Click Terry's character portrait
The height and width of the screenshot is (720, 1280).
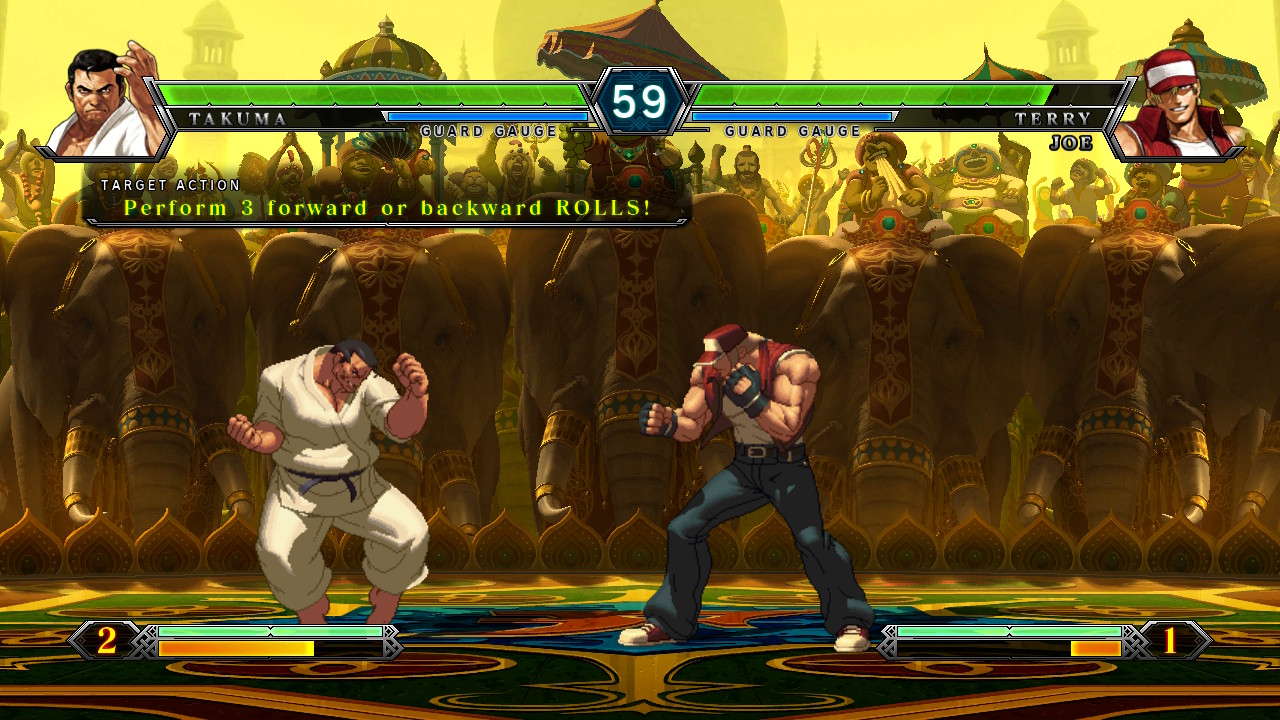[1177, 105]
